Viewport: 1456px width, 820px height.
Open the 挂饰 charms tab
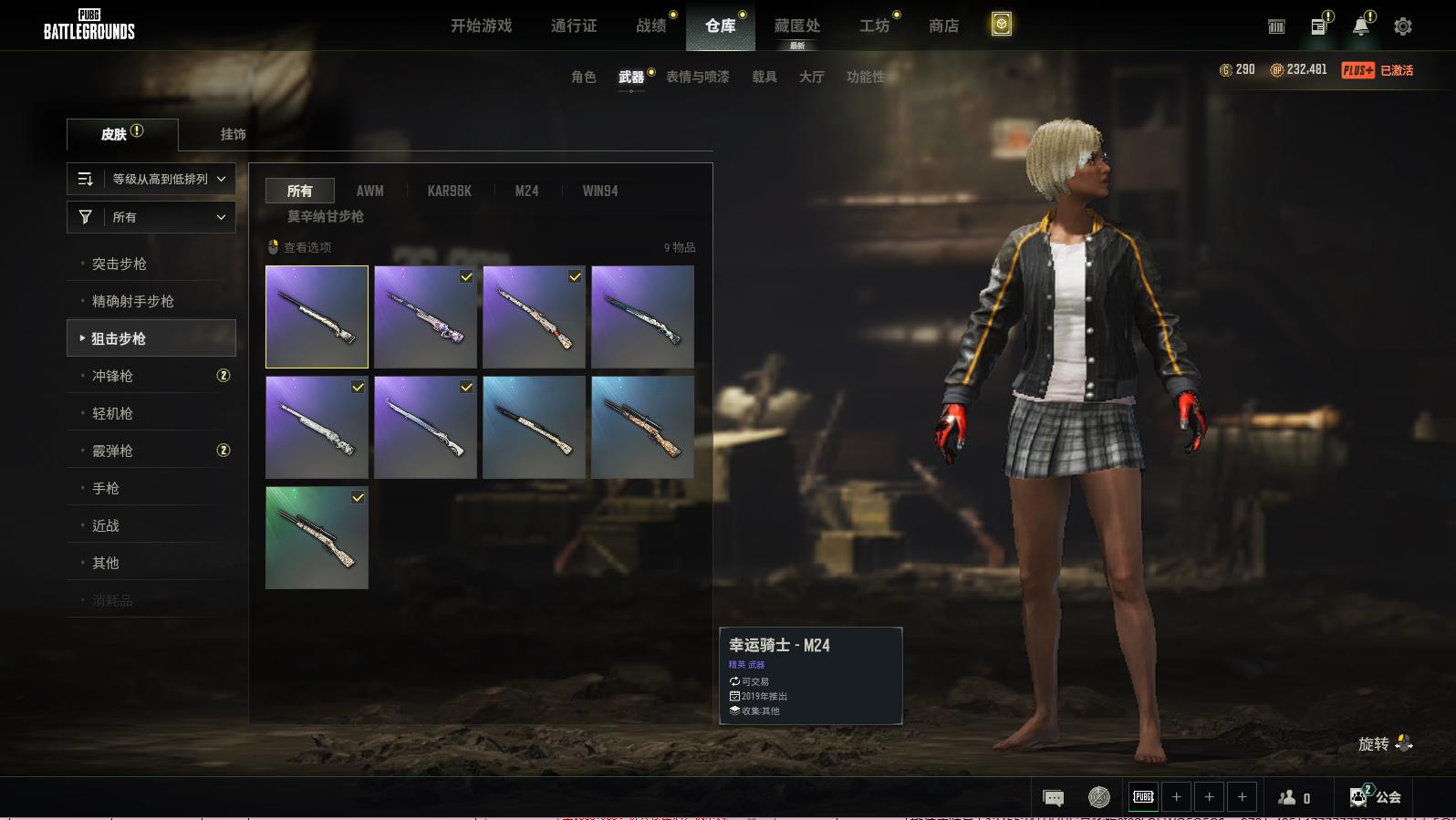[x=233, y=134]
